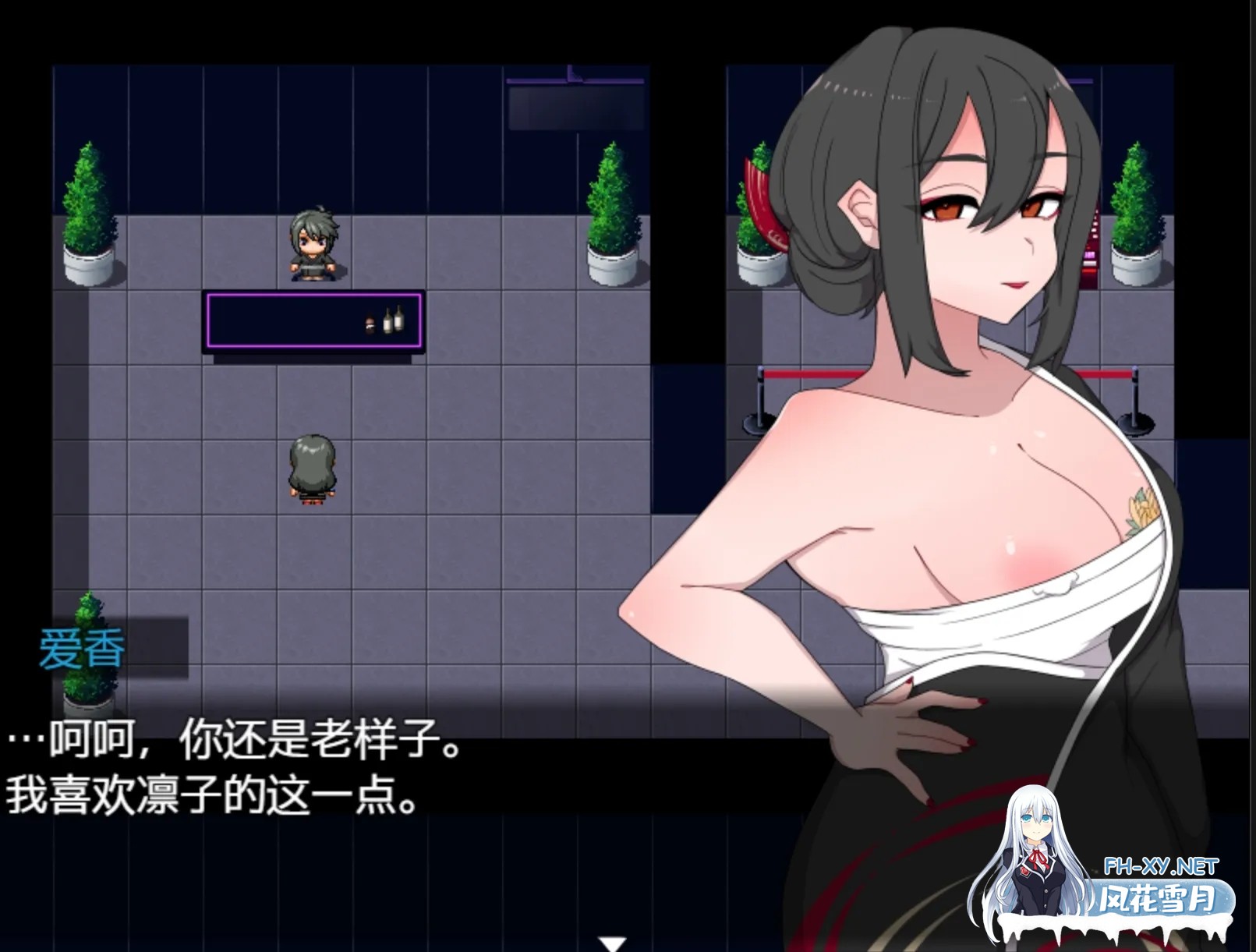Select the NPC standing behind the counter
1256x952 pixels.
pyautogui.click(x=314, y=242)
